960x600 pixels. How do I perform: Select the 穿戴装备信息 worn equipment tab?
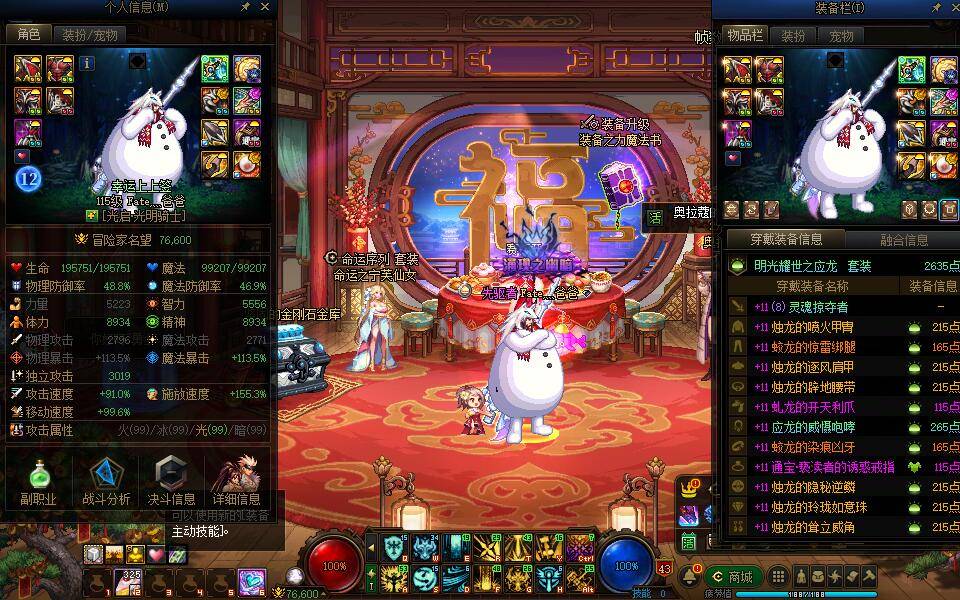786,240
